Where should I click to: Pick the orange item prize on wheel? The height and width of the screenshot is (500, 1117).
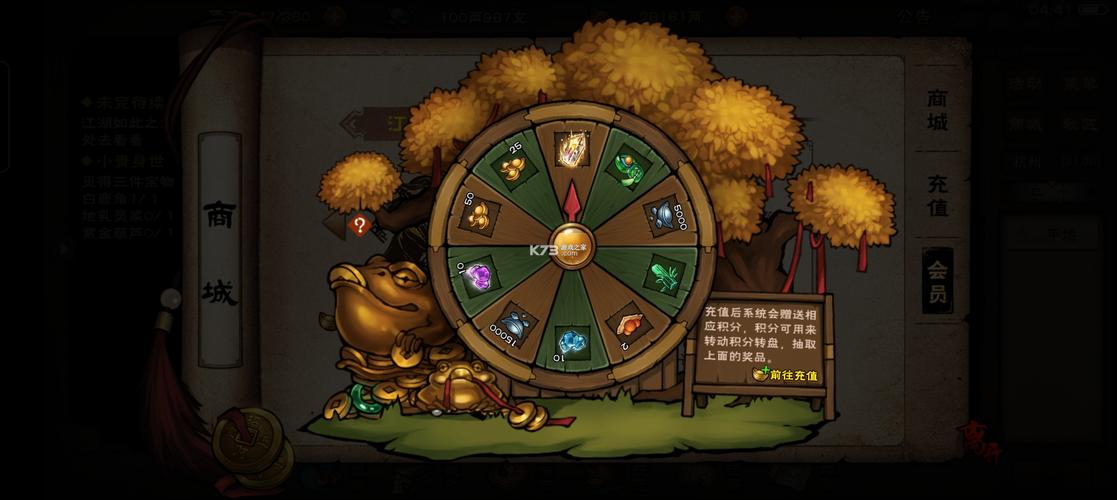(627, 323)
